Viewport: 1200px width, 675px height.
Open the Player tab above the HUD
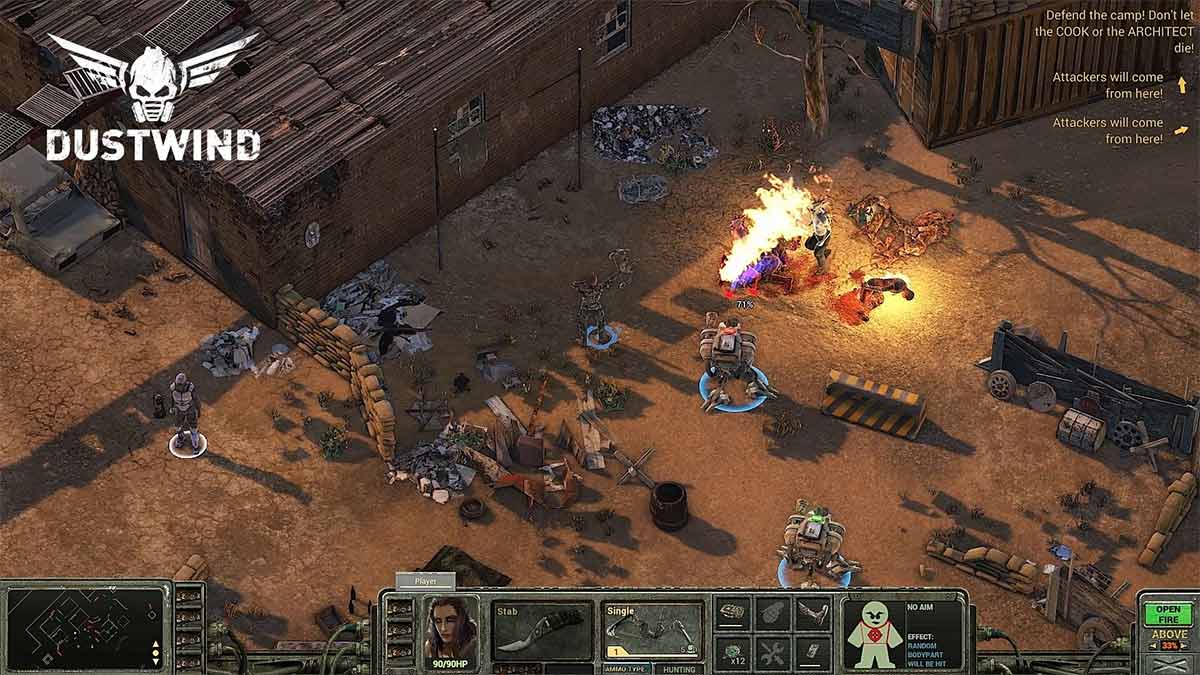[x=426, y=581]
